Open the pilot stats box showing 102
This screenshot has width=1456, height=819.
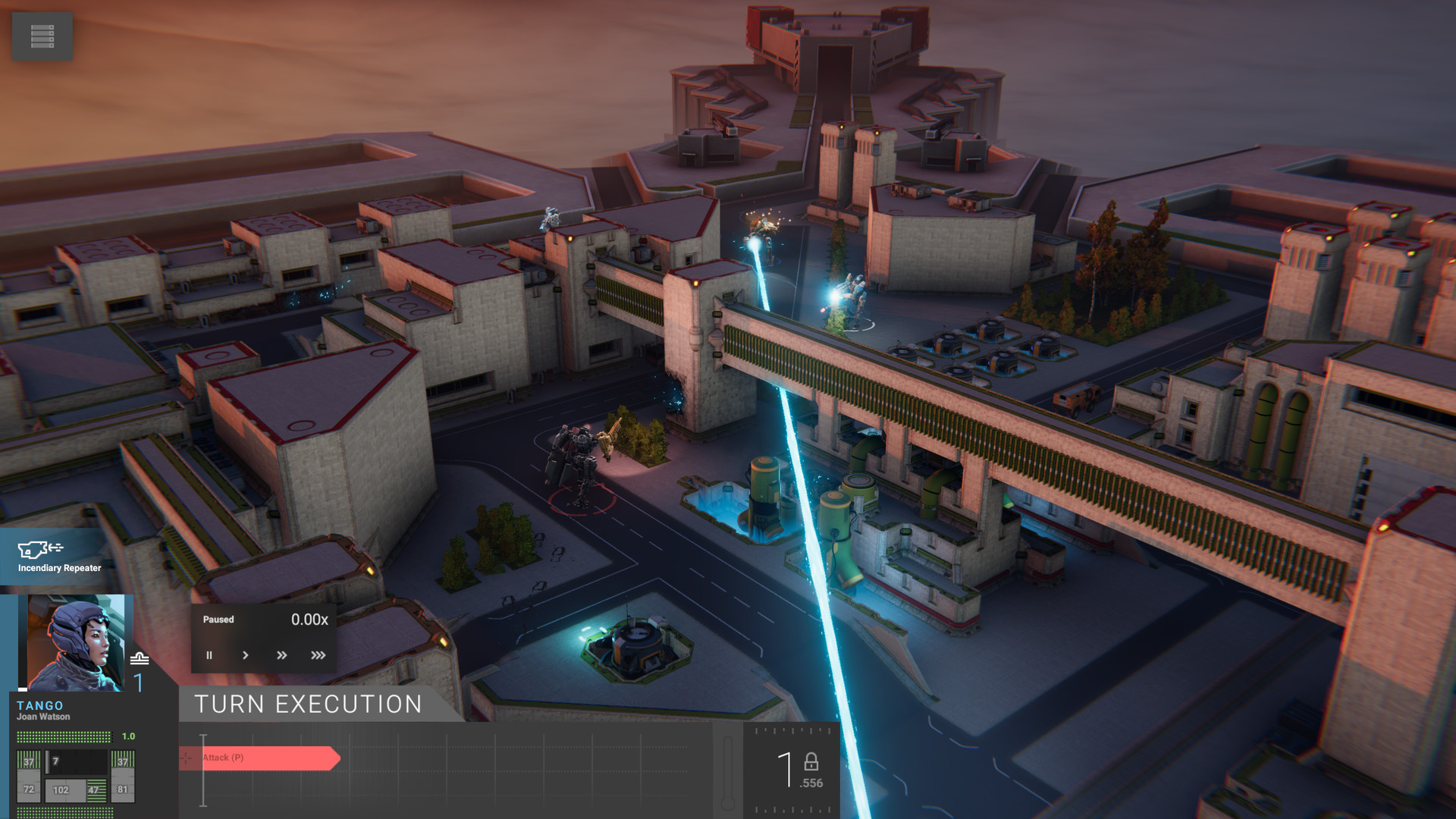61,789
